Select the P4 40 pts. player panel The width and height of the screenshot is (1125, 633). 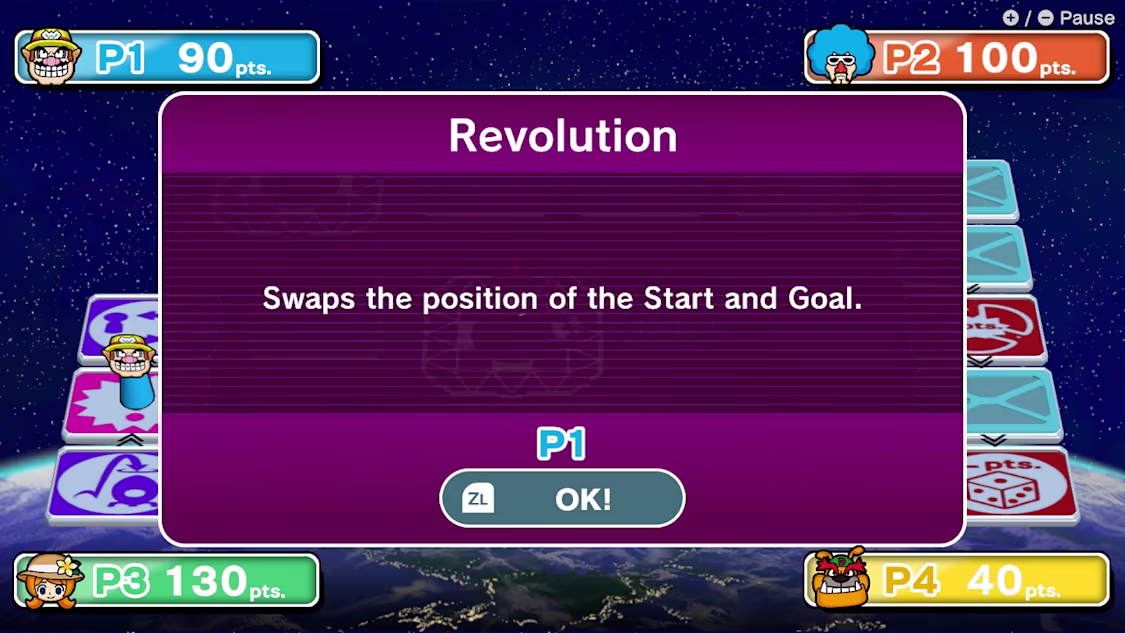[x=957, y=580]
